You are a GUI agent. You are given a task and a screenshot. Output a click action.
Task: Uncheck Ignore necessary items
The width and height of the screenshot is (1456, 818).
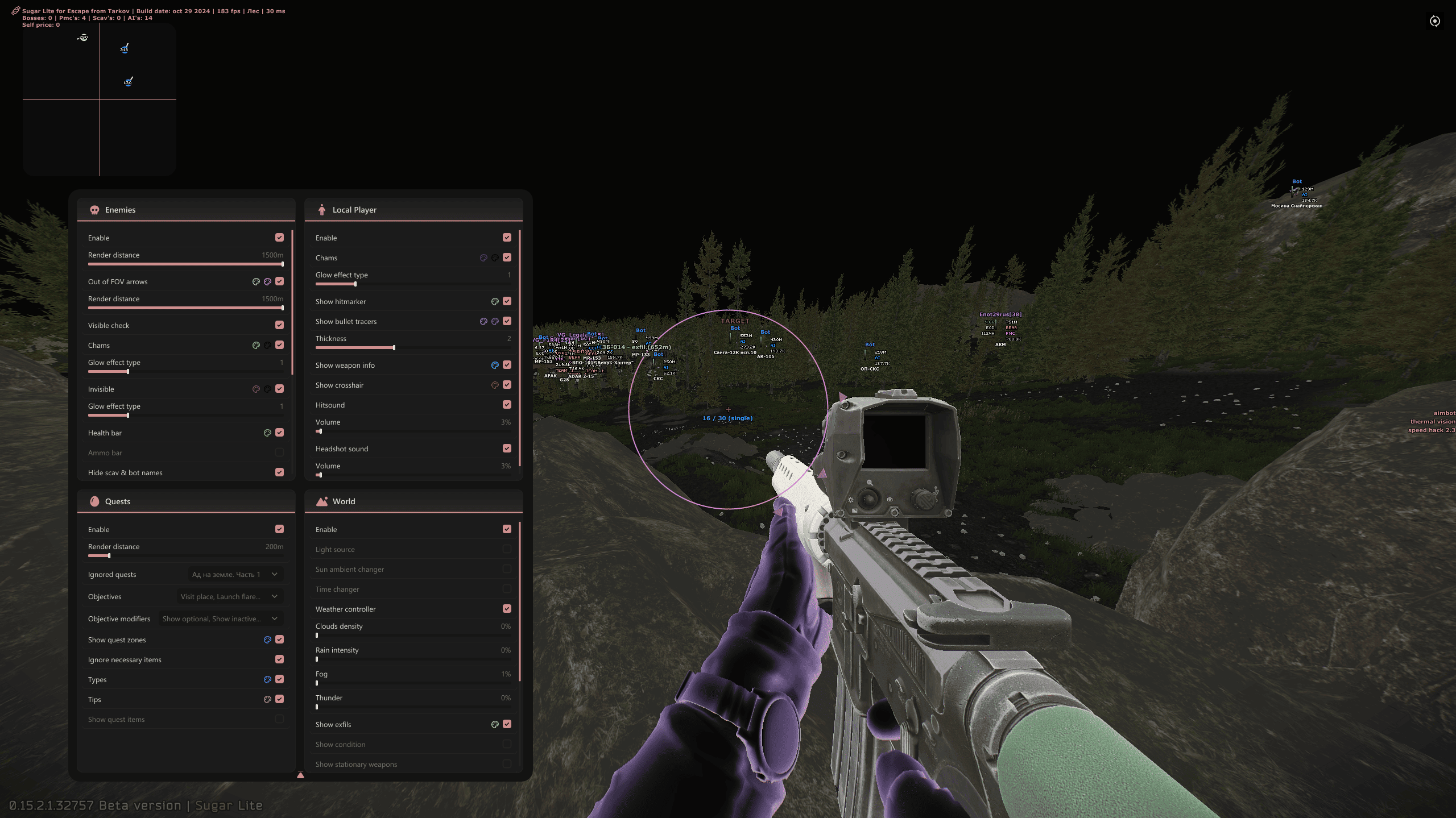tap(279, 659)
